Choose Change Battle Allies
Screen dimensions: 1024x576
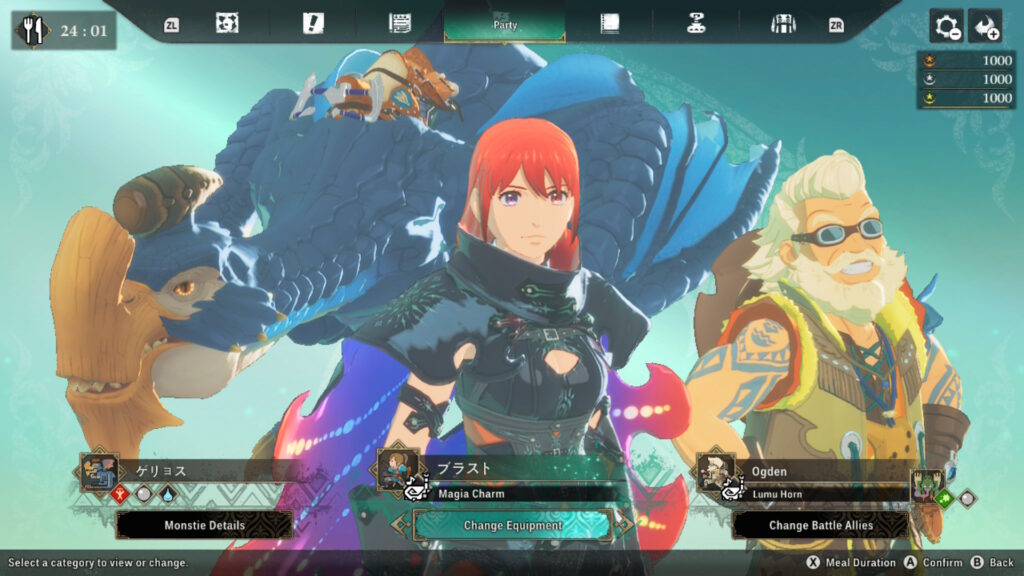[x=820, y=525]
